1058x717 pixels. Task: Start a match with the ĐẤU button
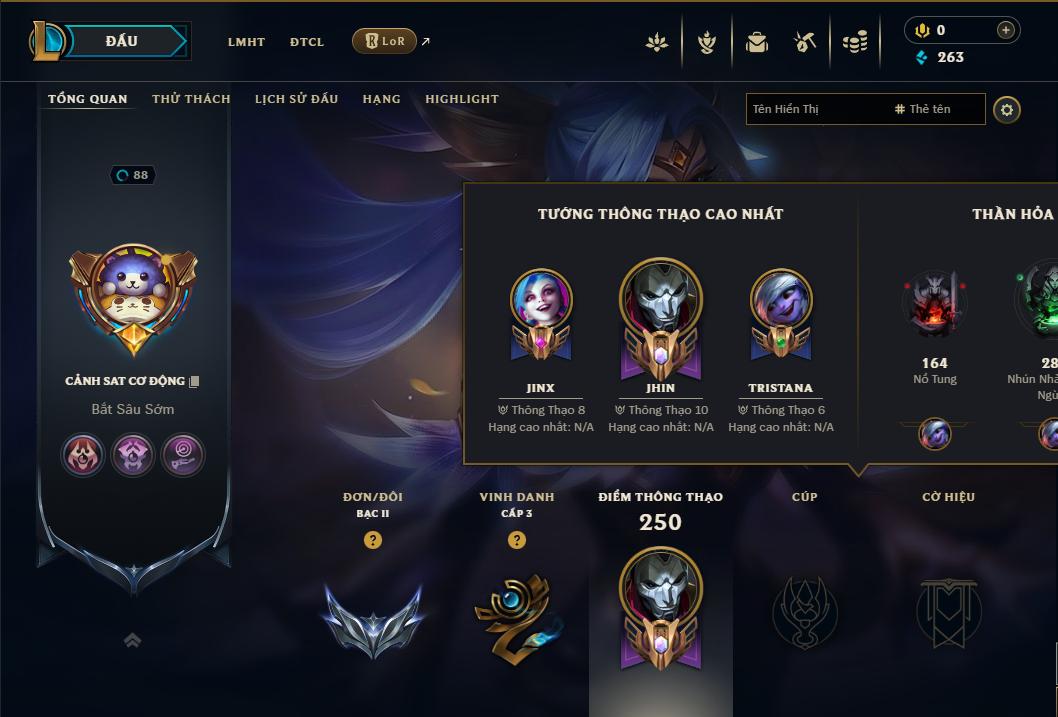(122, 41)
